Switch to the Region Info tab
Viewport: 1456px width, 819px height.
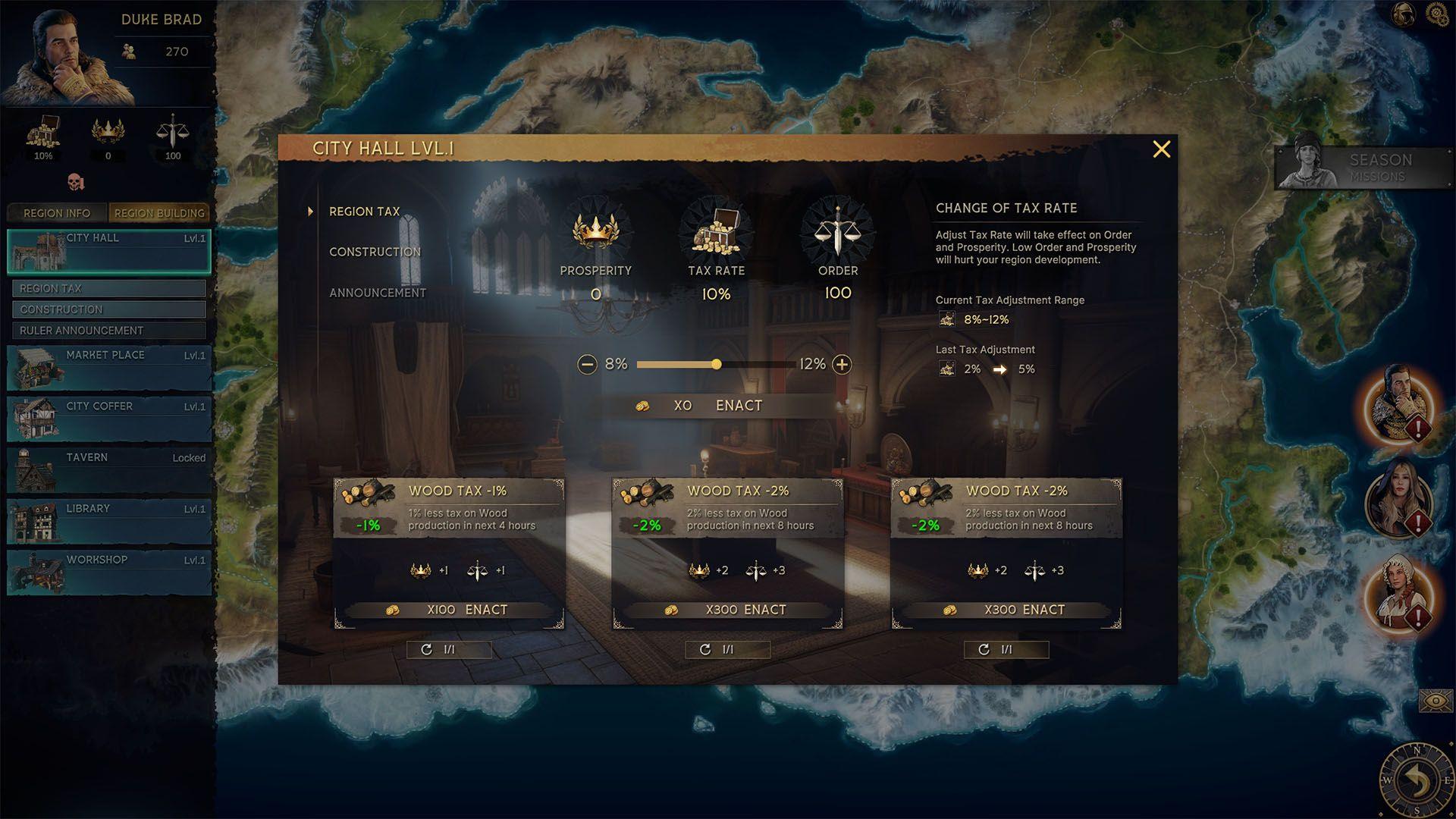[x=57, y=213]
